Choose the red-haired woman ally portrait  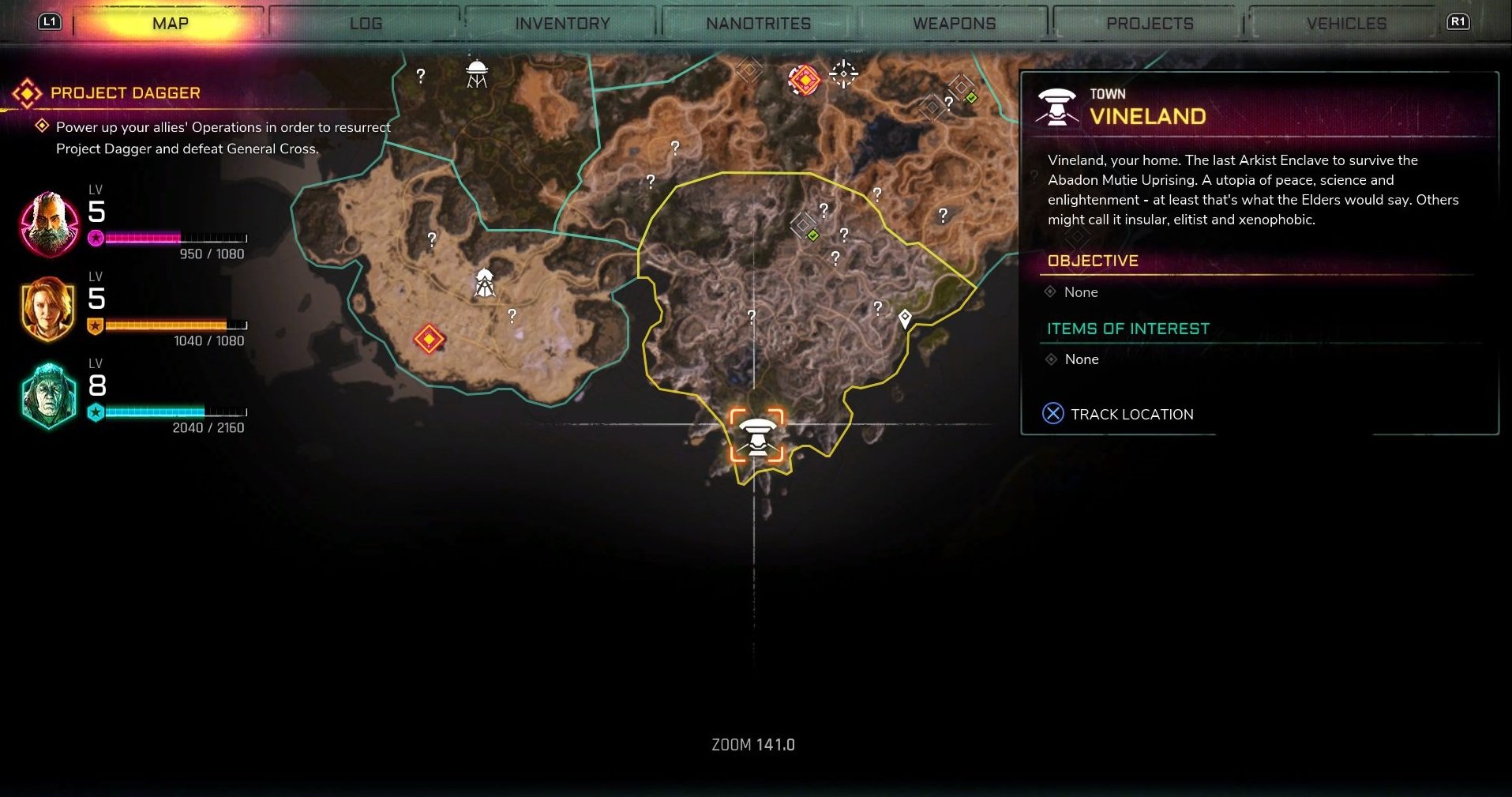coord(49,309)
